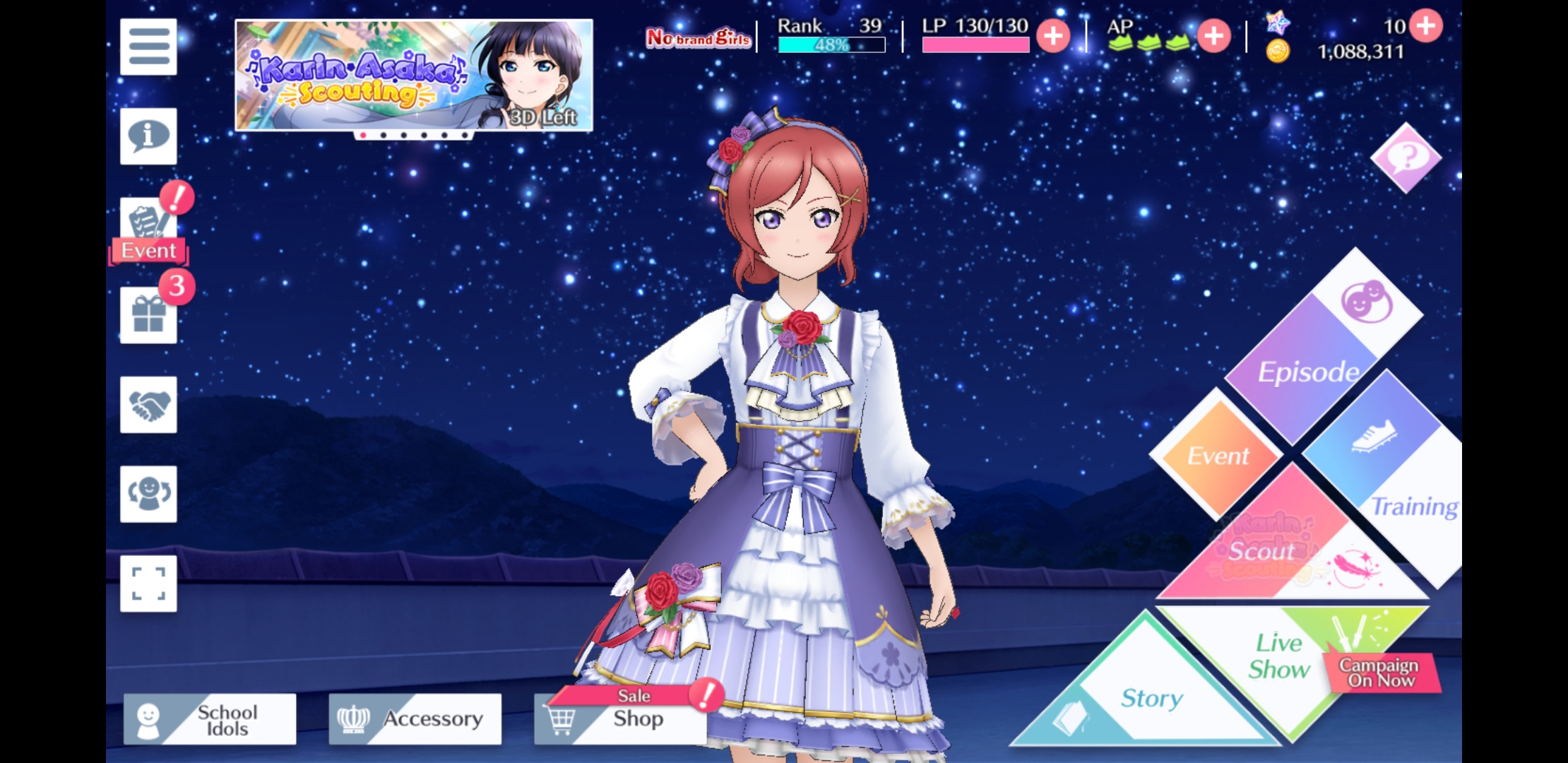The width and height of the screenshot is (1568, 763).
Task: Open the Accessory menu
Action: pos(415,719)
